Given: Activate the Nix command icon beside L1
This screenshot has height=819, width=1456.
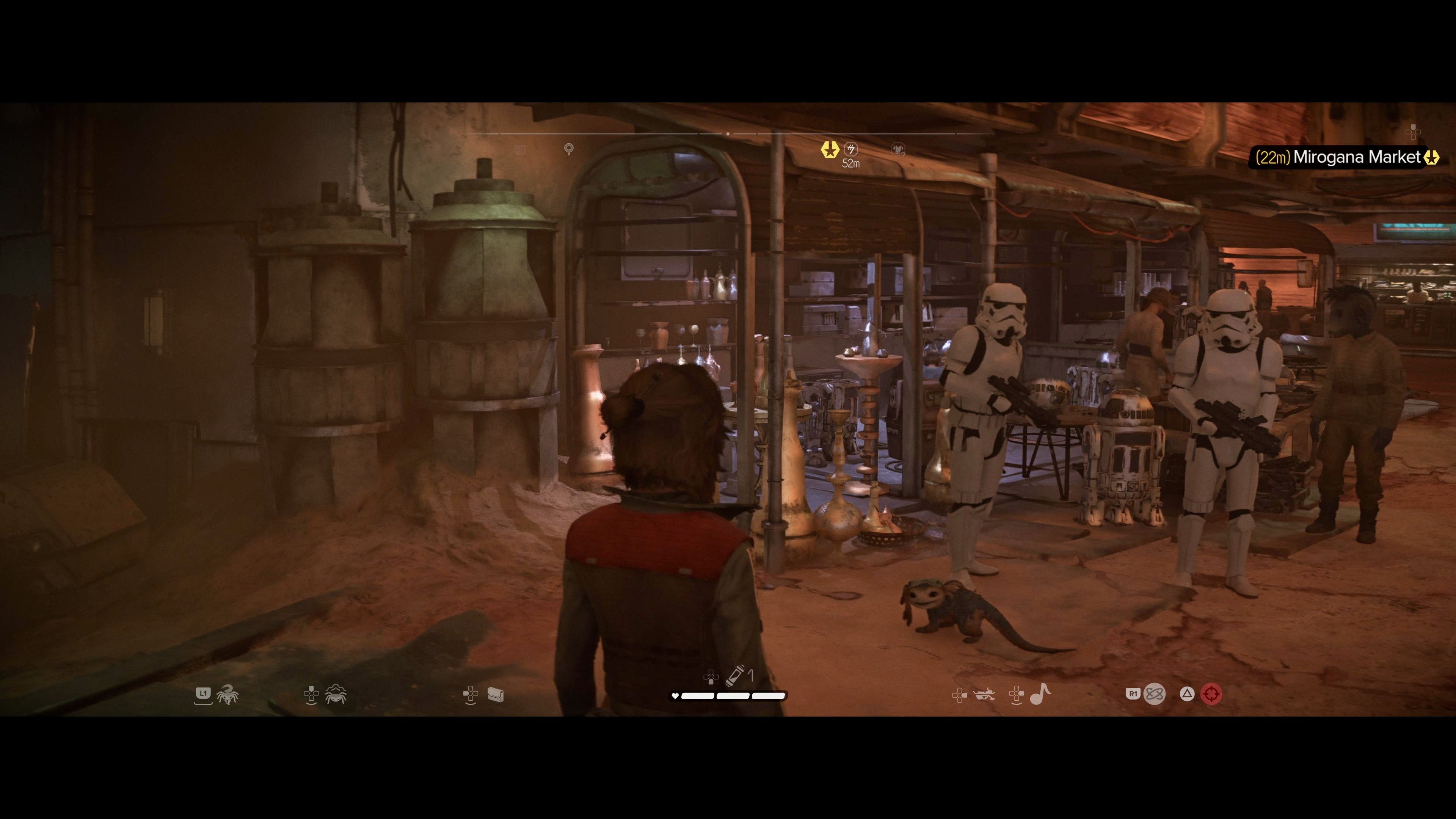Looking at the screenshot, I should (x=227, y=694).
